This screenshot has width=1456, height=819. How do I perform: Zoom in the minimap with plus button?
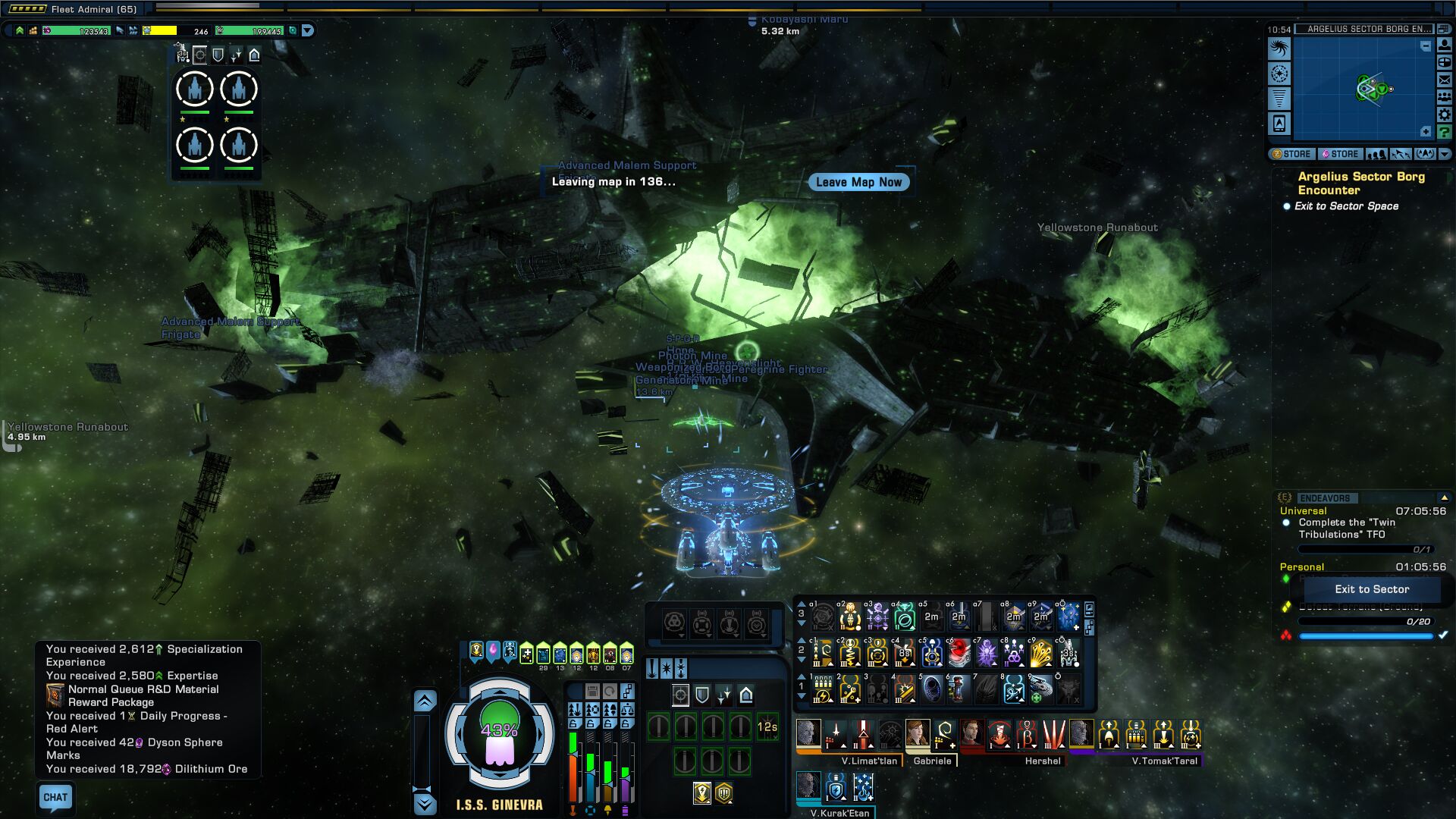1426,132
